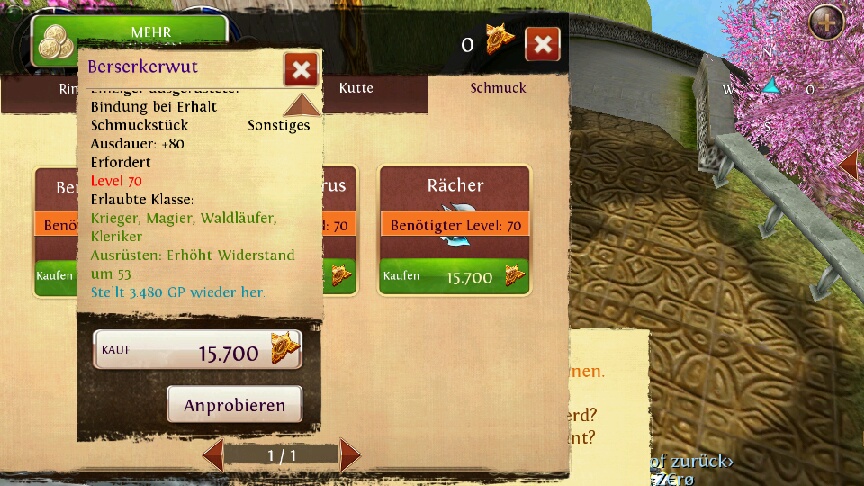Try on the item with Anprobieren
This screenshot has height=486, width=864.
point(234,405)
